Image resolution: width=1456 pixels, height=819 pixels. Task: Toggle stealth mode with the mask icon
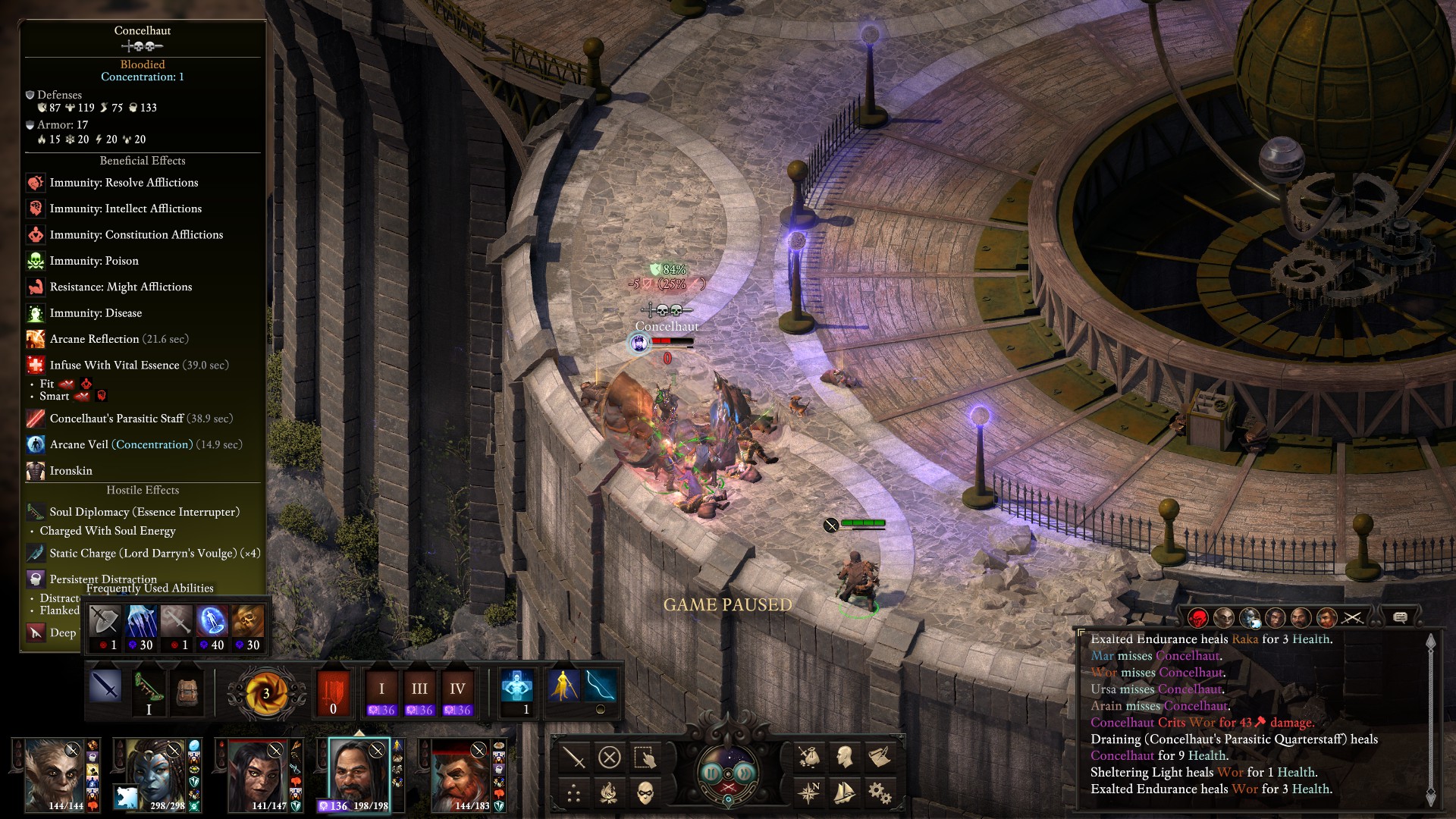click(x=645, y=792)
